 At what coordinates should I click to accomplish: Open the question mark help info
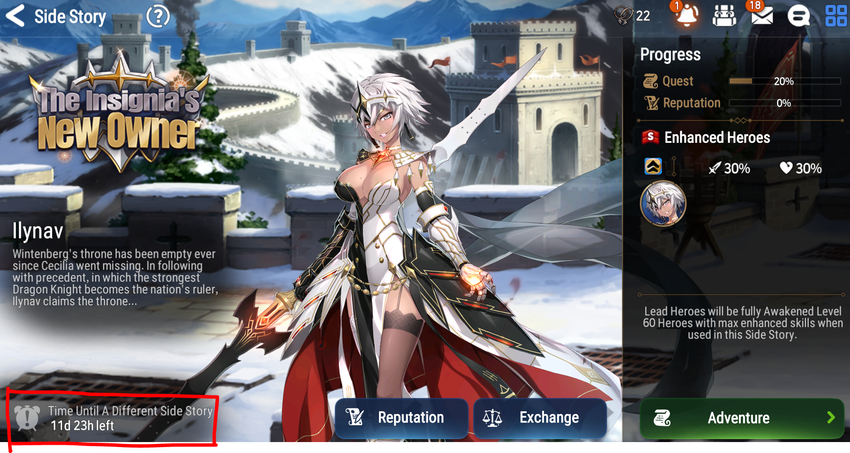coord(158,16)
